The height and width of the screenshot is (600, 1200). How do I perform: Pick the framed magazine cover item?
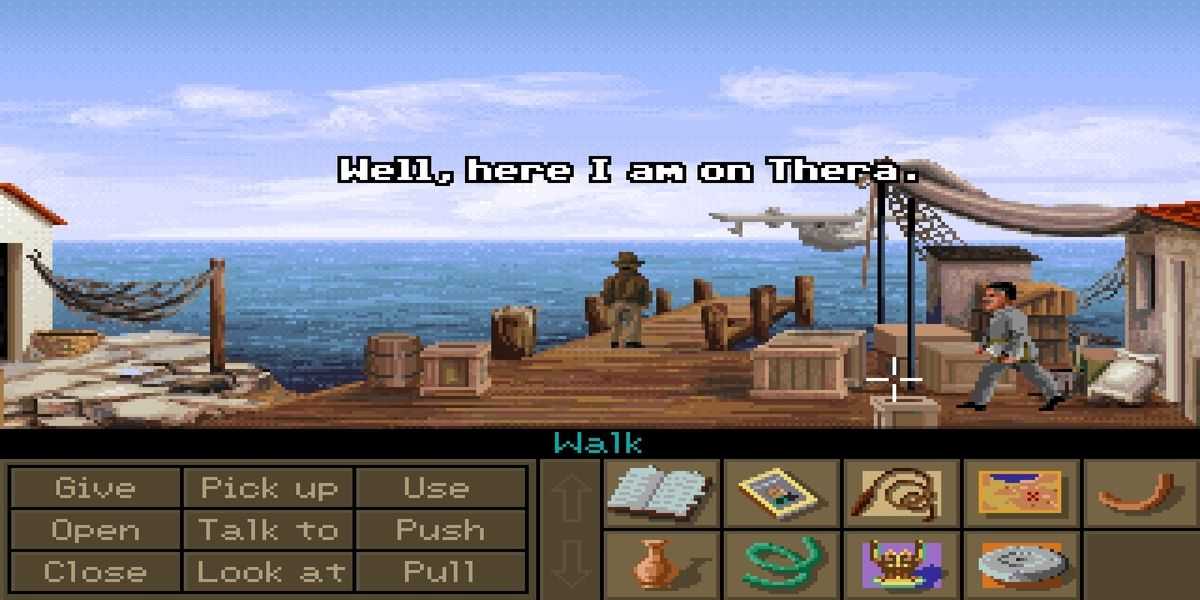[780, 493]
